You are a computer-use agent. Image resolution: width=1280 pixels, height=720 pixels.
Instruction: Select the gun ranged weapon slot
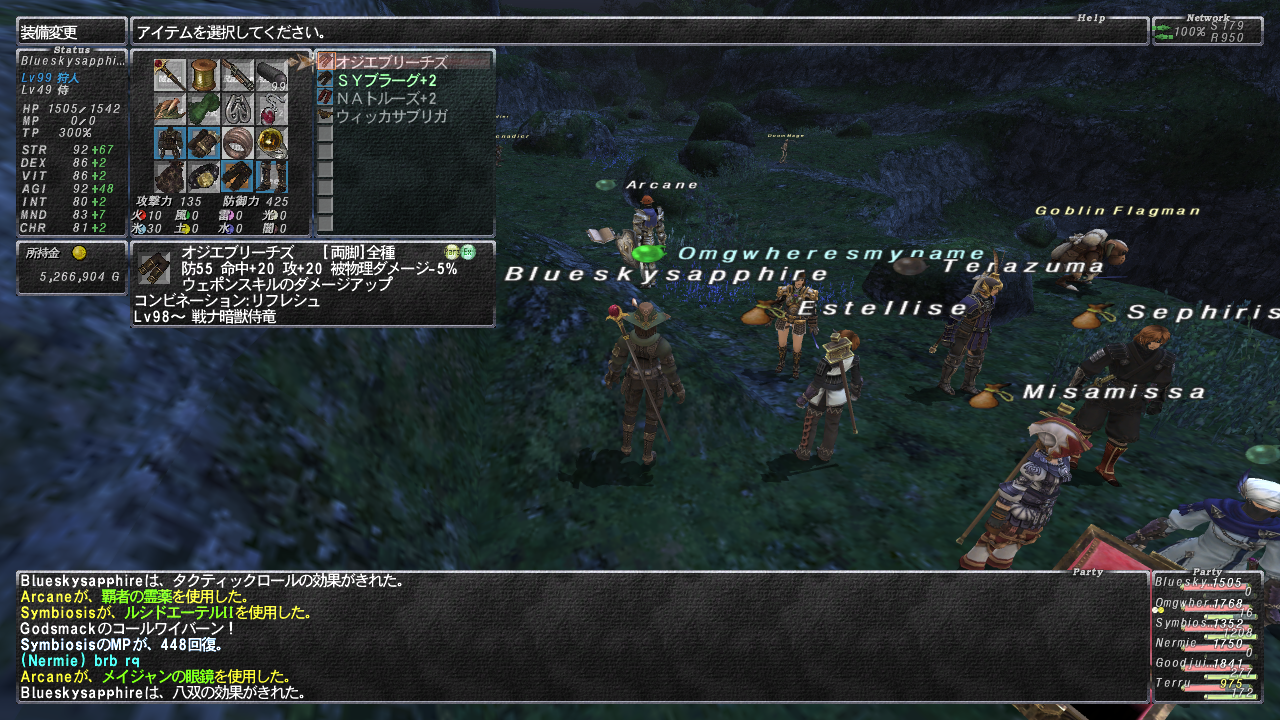click(x=237, y=75)
